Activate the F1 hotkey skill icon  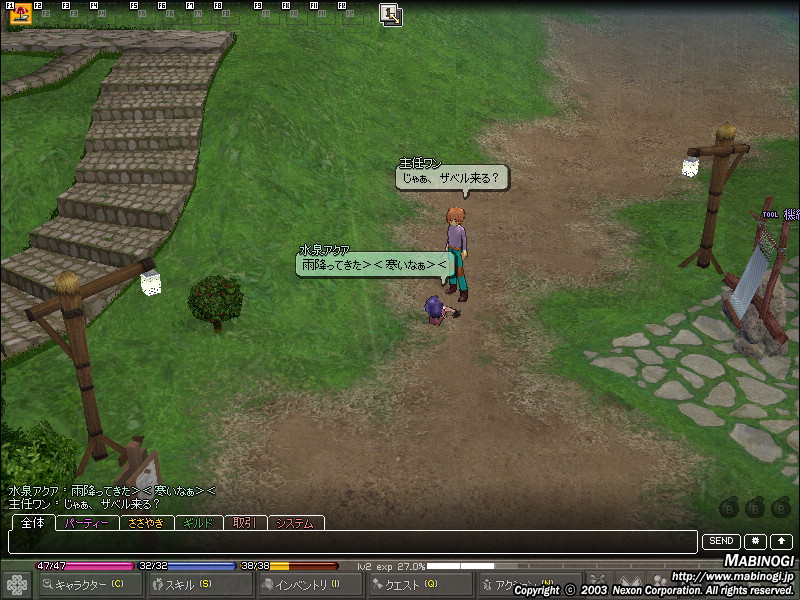(20, 14)
